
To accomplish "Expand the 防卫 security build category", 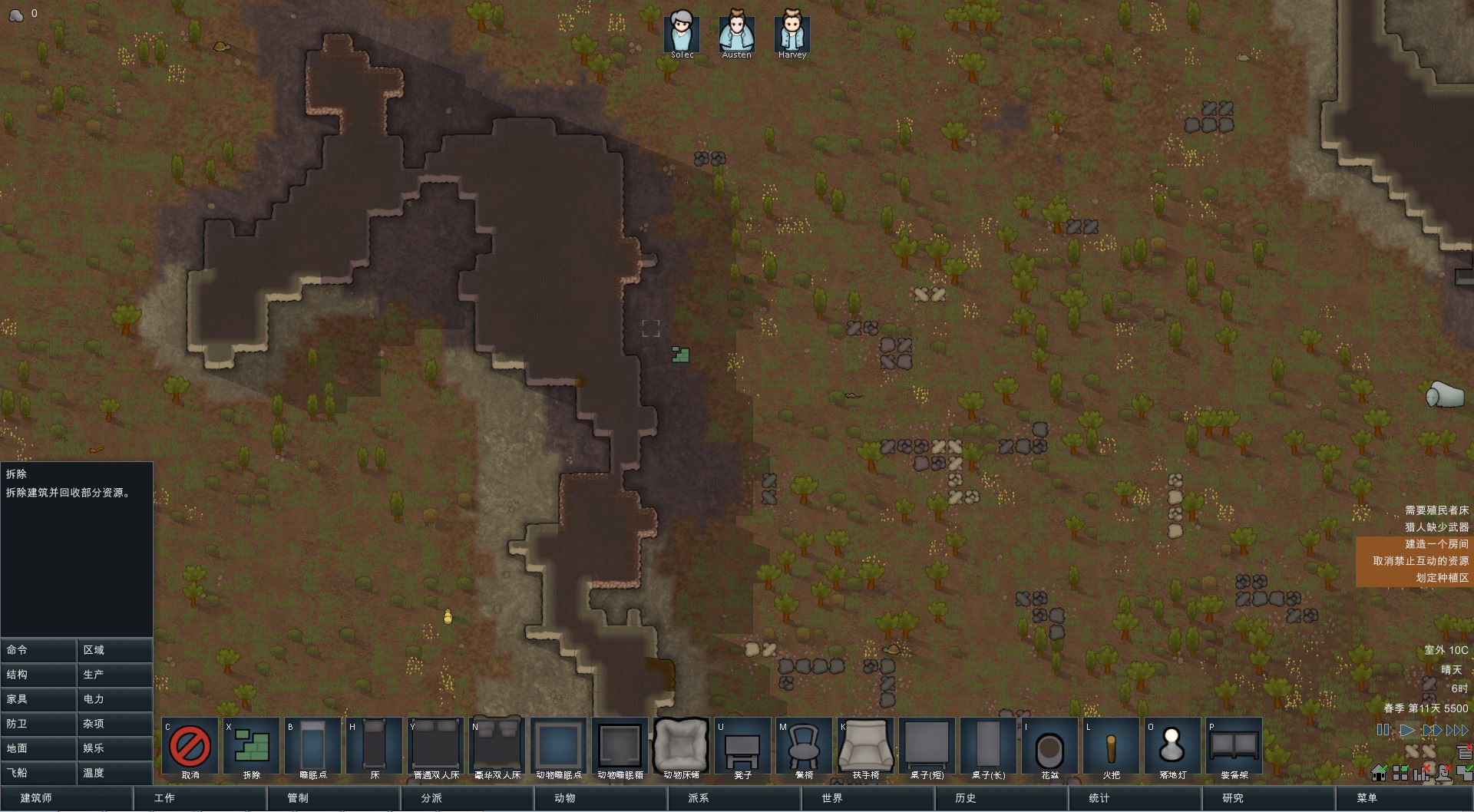I will pos(38,724).
